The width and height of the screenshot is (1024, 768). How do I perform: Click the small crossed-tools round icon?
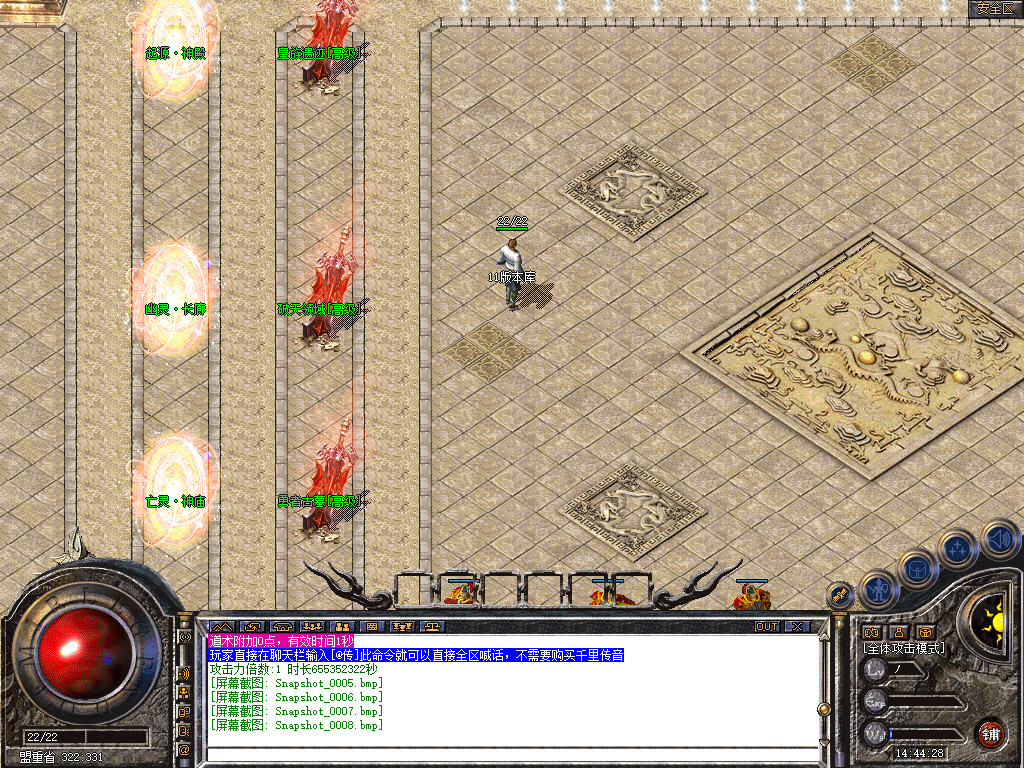coord(842,596)
